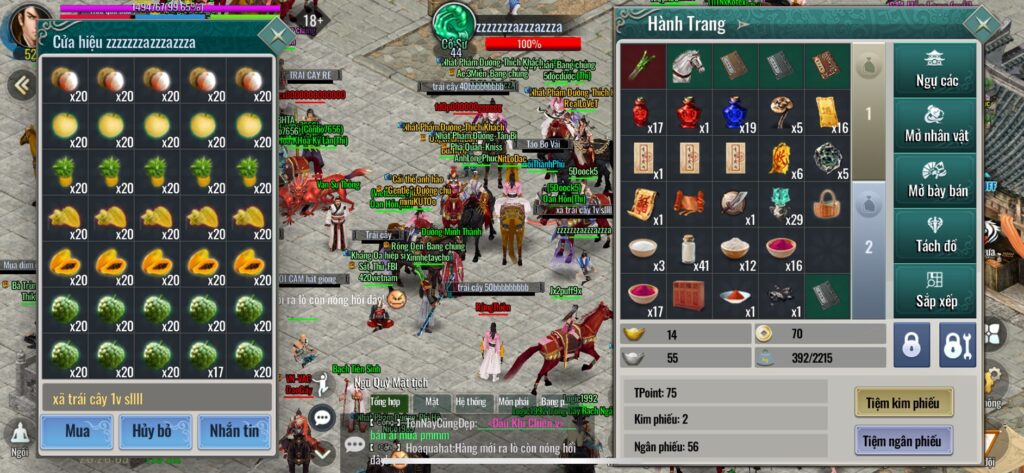
Task: Tap the padlock lock button
Action: pyautogui.click(x=910, y=344)
